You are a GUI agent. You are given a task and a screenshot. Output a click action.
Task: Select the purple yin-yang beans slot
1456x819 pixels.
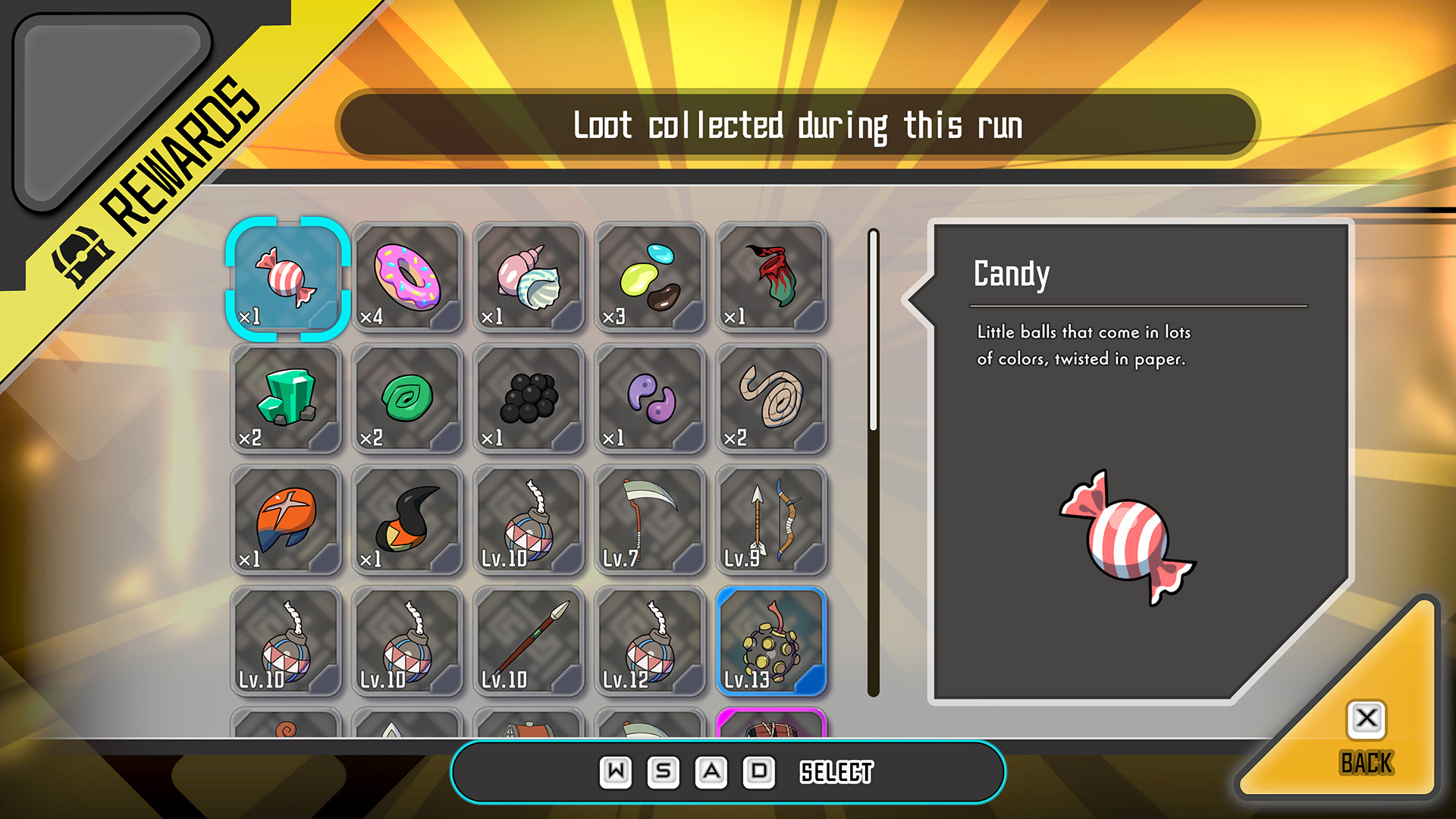point(650,399)
